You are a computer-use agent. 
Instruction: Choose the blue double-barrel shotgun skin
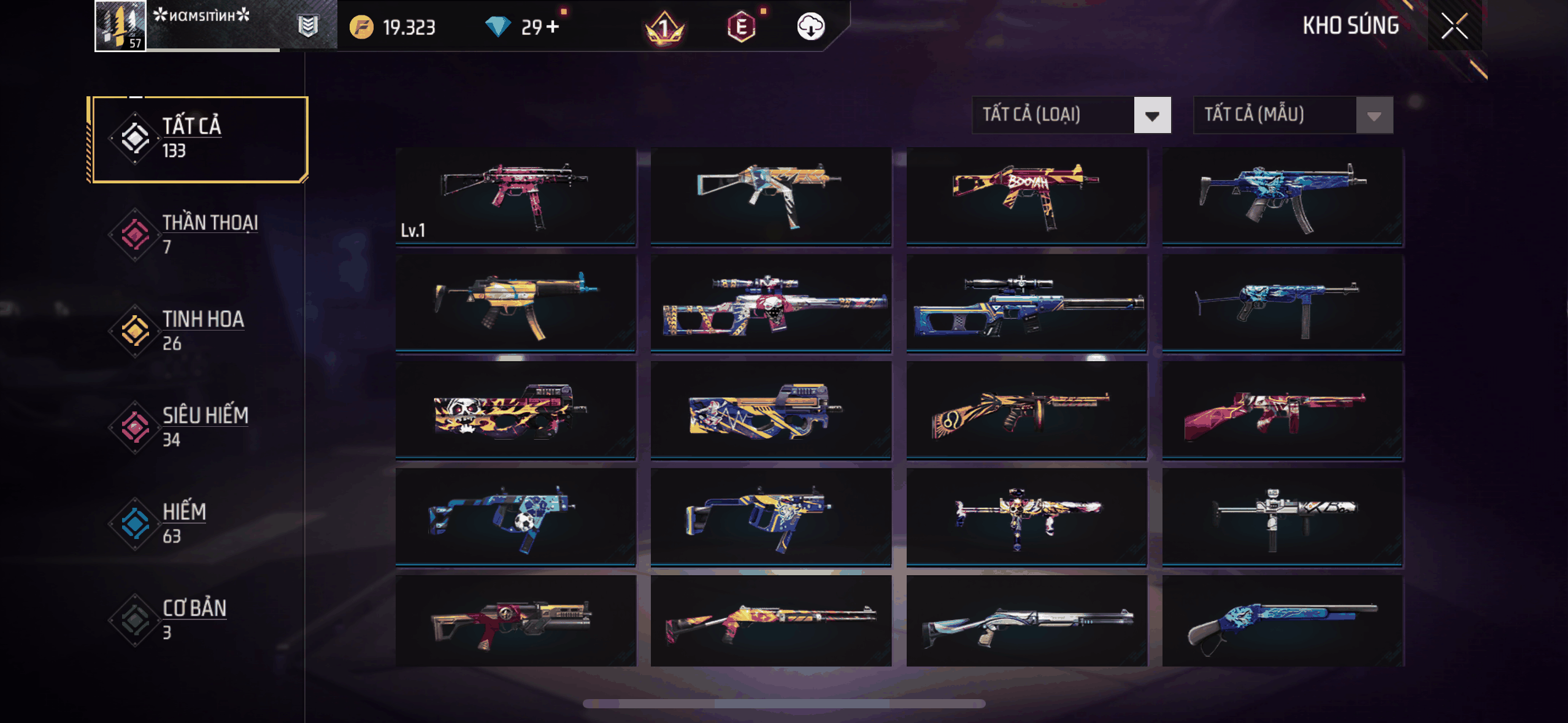point(1282,621)
